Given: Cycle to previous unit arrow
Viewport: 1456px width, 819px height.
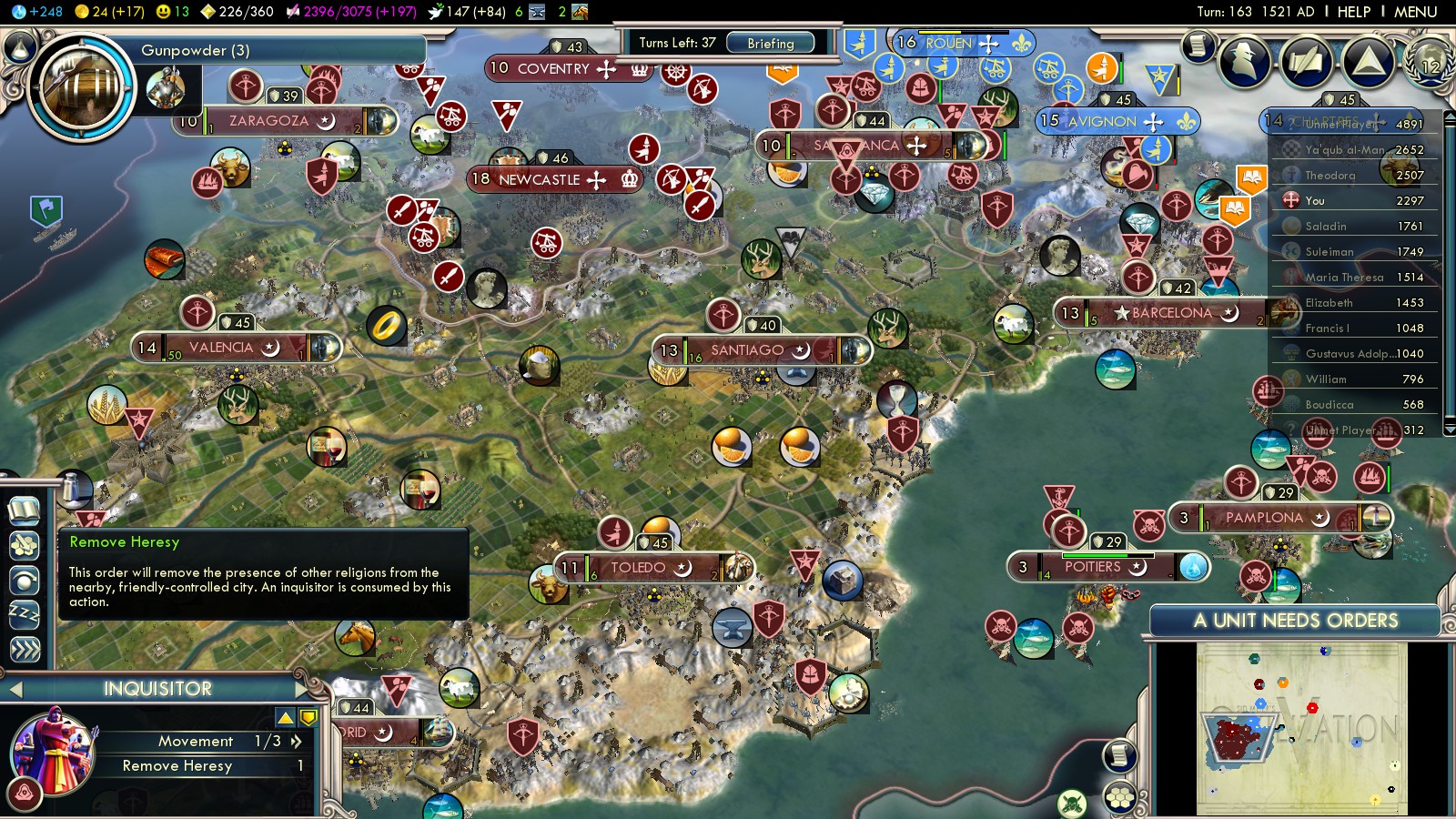Looking at the screenshot, I should tap(15, 690).
